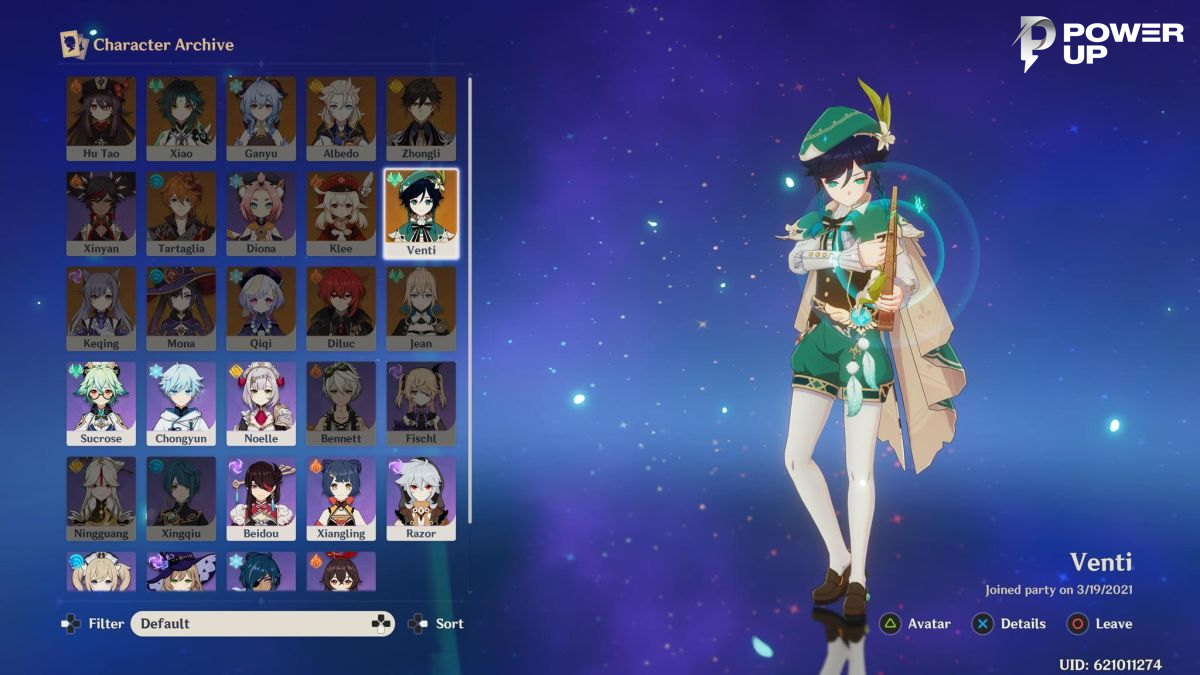The image size is (1200, 675).
Task: Choose the Fischl character tile
Action: (421, 403)
